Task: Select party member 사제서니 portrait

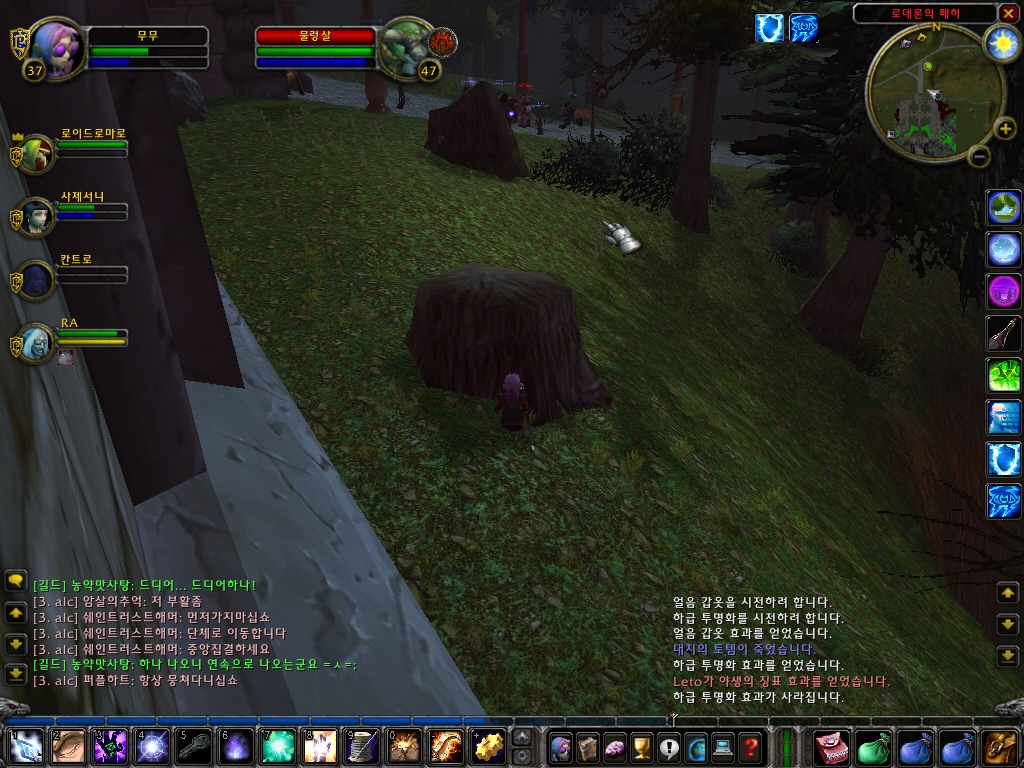Action: tap(36, 216)
